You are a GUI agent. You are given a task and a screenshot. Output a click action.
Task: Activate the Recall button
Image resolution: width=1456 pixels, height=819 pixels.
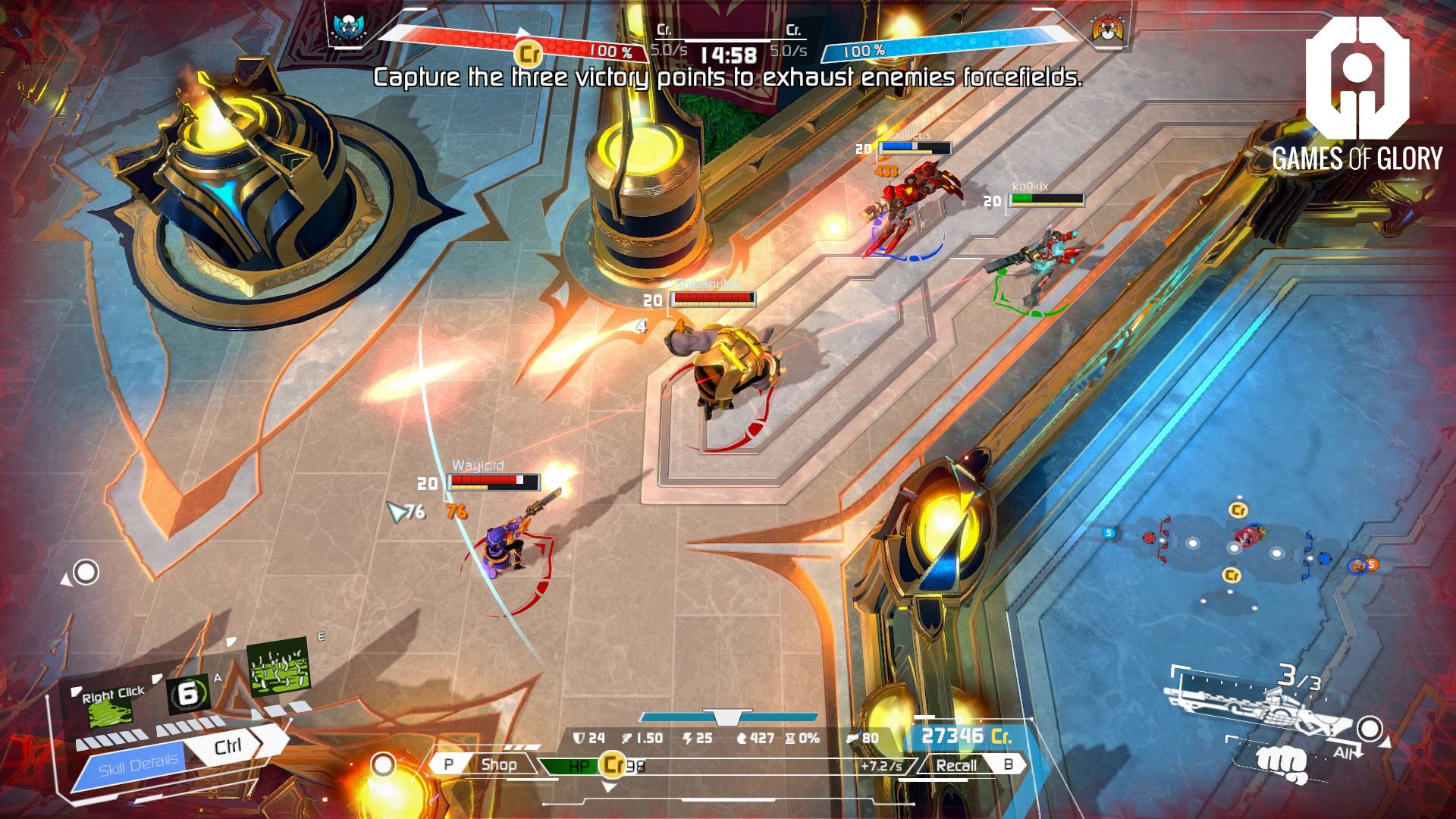tap(956, 765)
